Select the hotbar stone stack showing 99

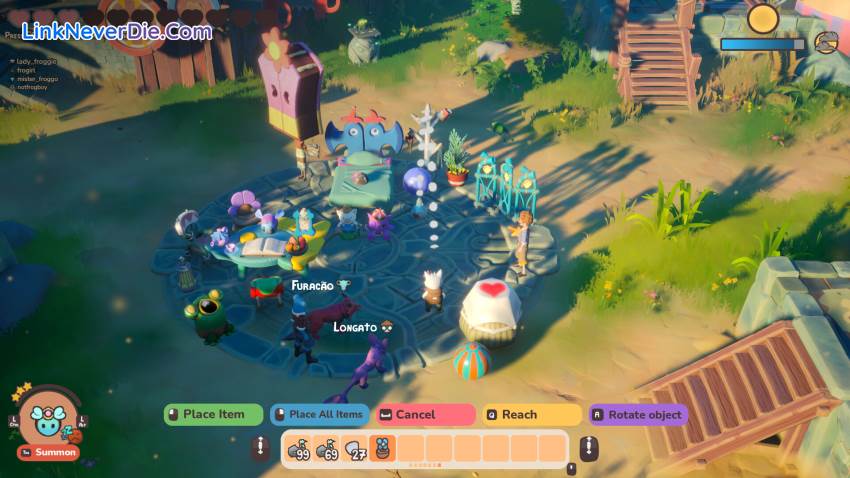299,449
